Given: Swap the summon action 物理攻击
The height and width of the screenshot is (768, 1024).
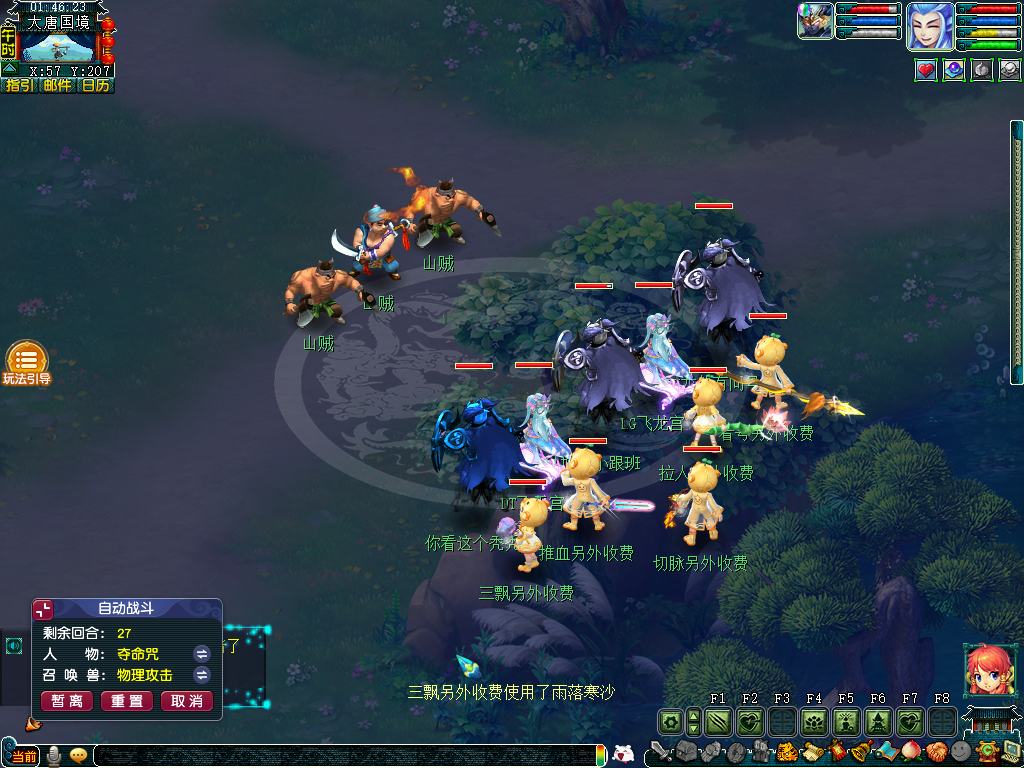Looking at the screenshot, I should point(202,675).
